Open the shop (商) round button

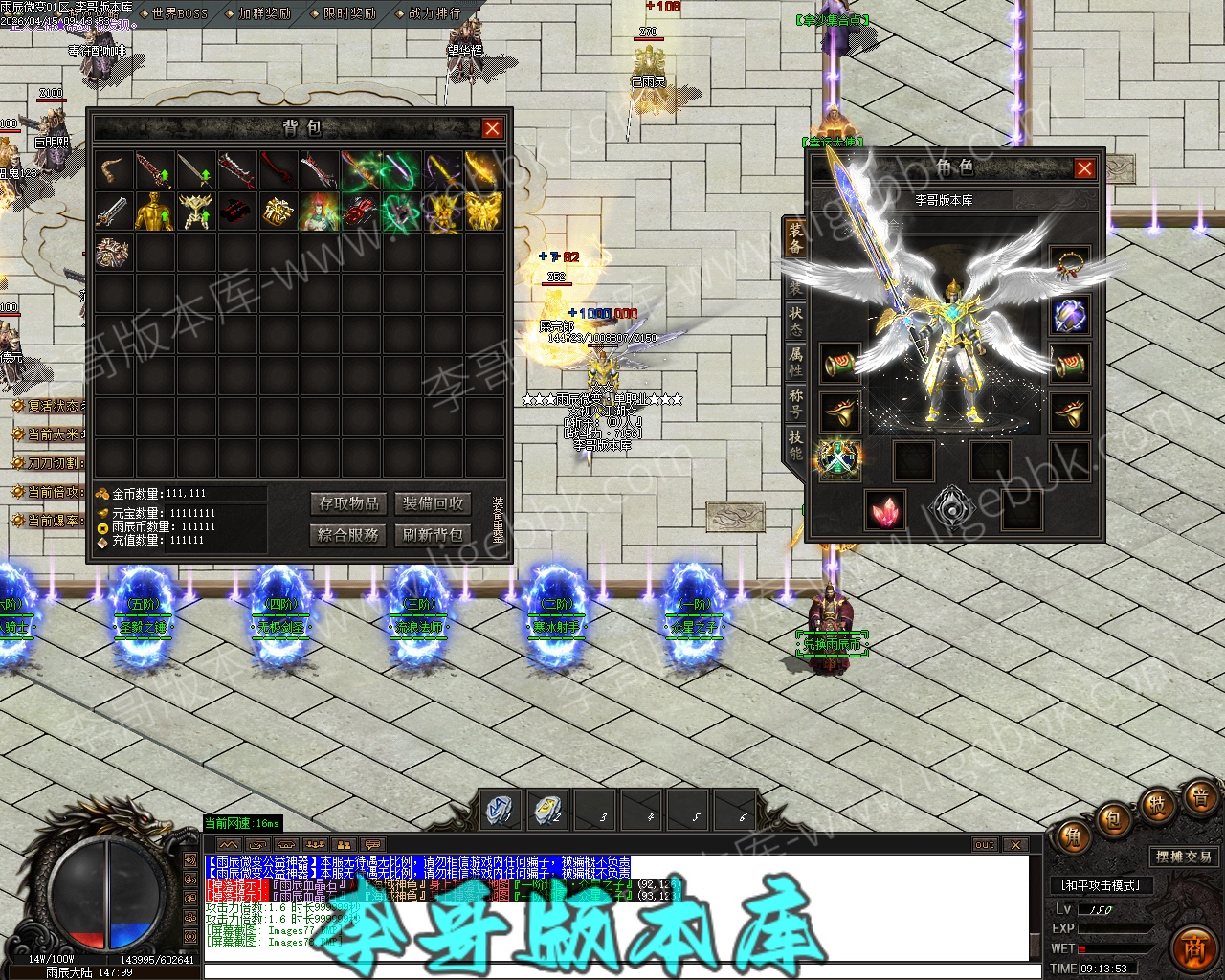pyautogui.click(x=1193, y=945)
